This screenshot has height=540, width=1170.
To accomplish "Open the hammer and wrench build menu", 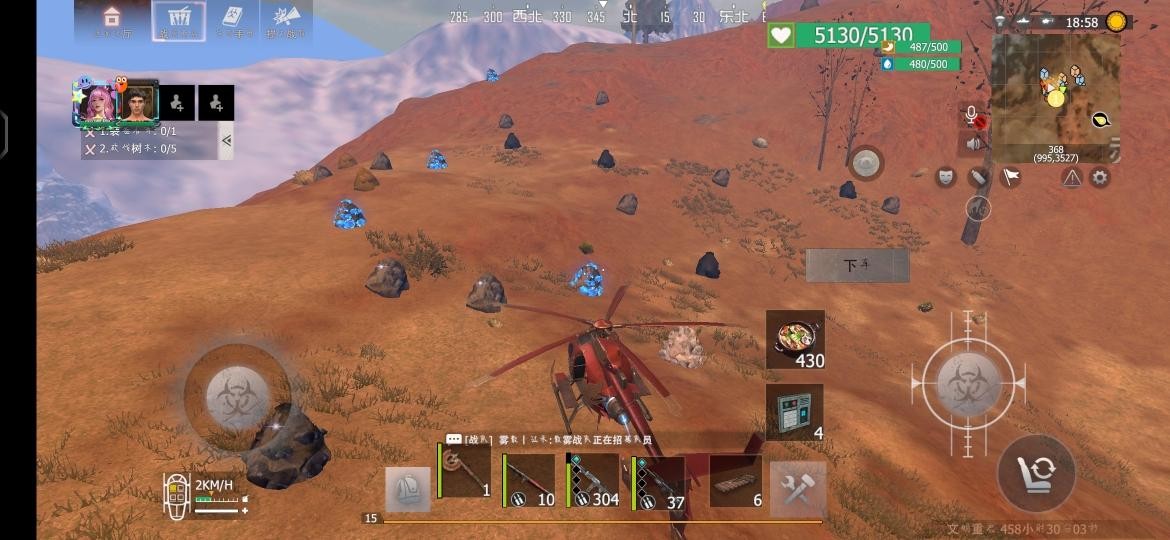I will click(x=798, y=488).
